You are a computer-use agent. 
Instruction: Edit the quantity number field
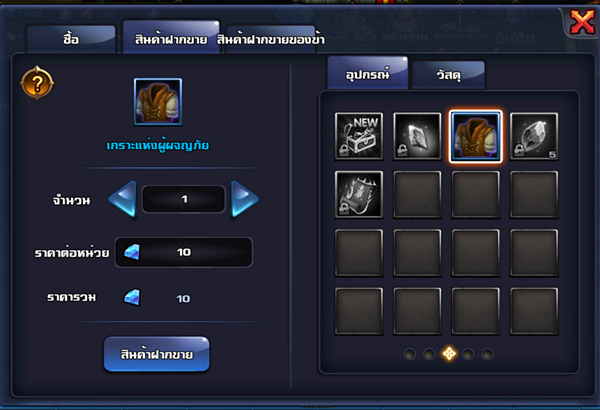tap(184, 200)
